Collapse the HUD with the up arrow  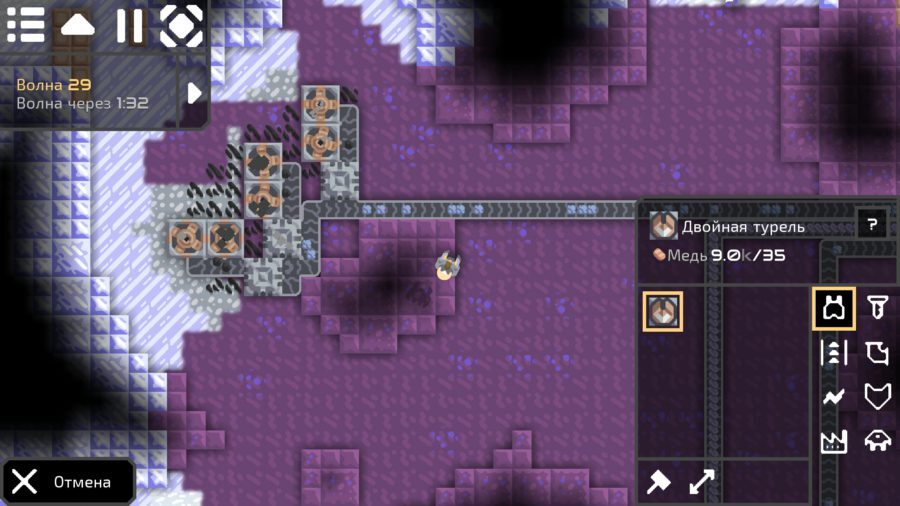[x=77, y=25]
